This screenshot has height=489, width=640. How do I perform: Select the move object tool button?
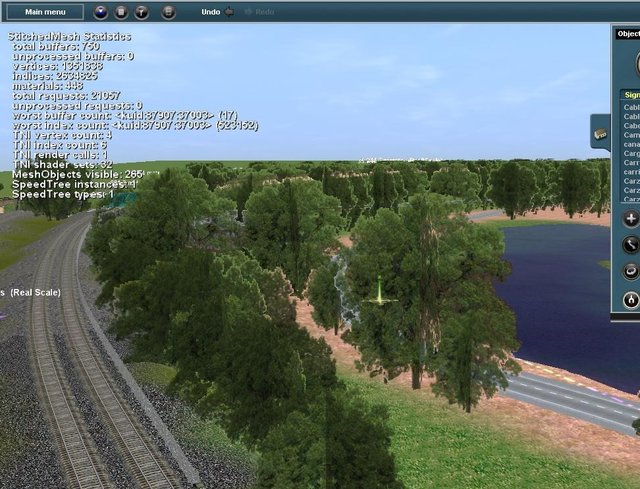pyautogui.click(x=631, y=244)
